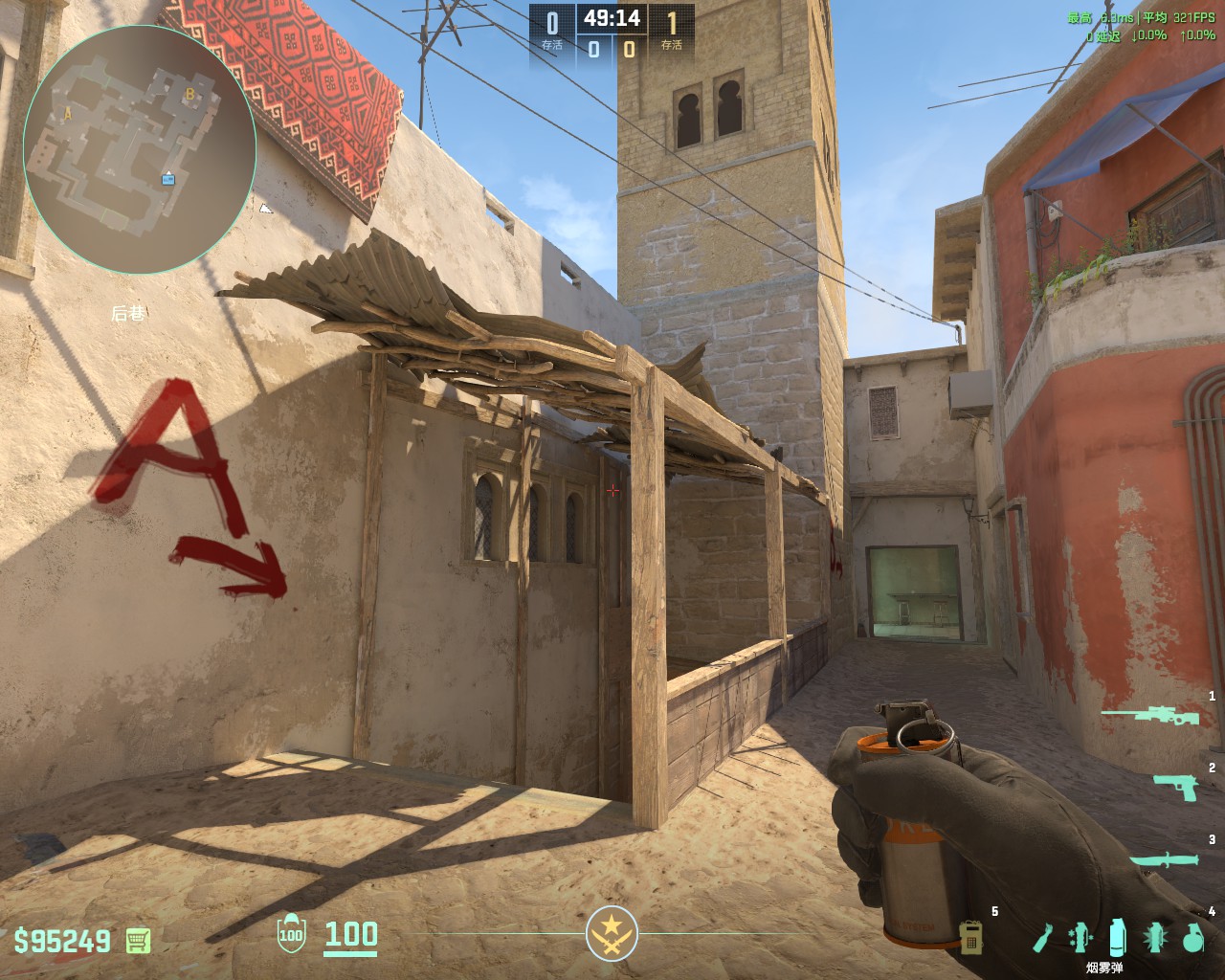Pick the flashbang grenade icon
This screenshot has width=1225, height=980.
tap(1155, 938)
